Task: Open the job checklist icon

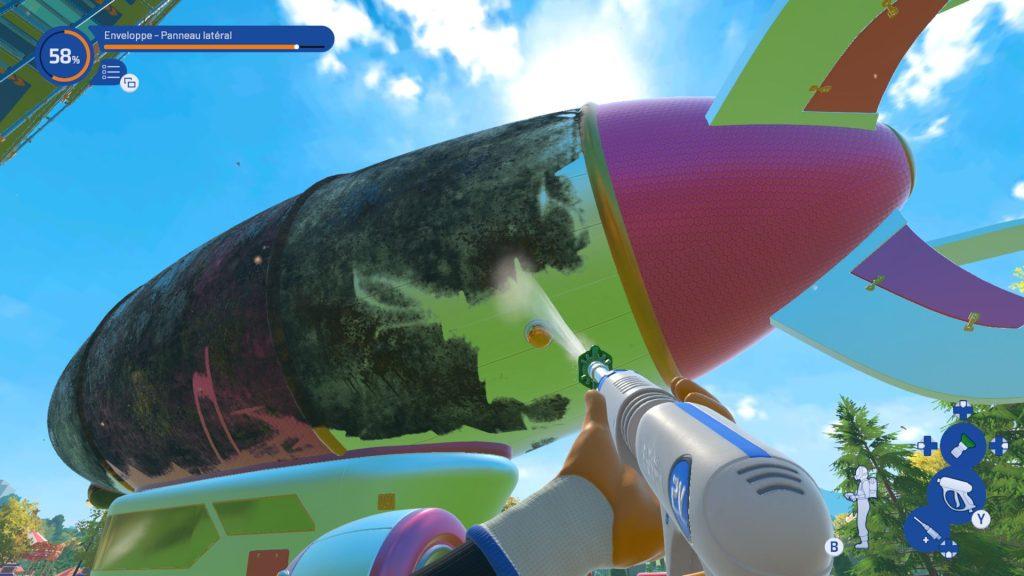Action: [112, 73]
